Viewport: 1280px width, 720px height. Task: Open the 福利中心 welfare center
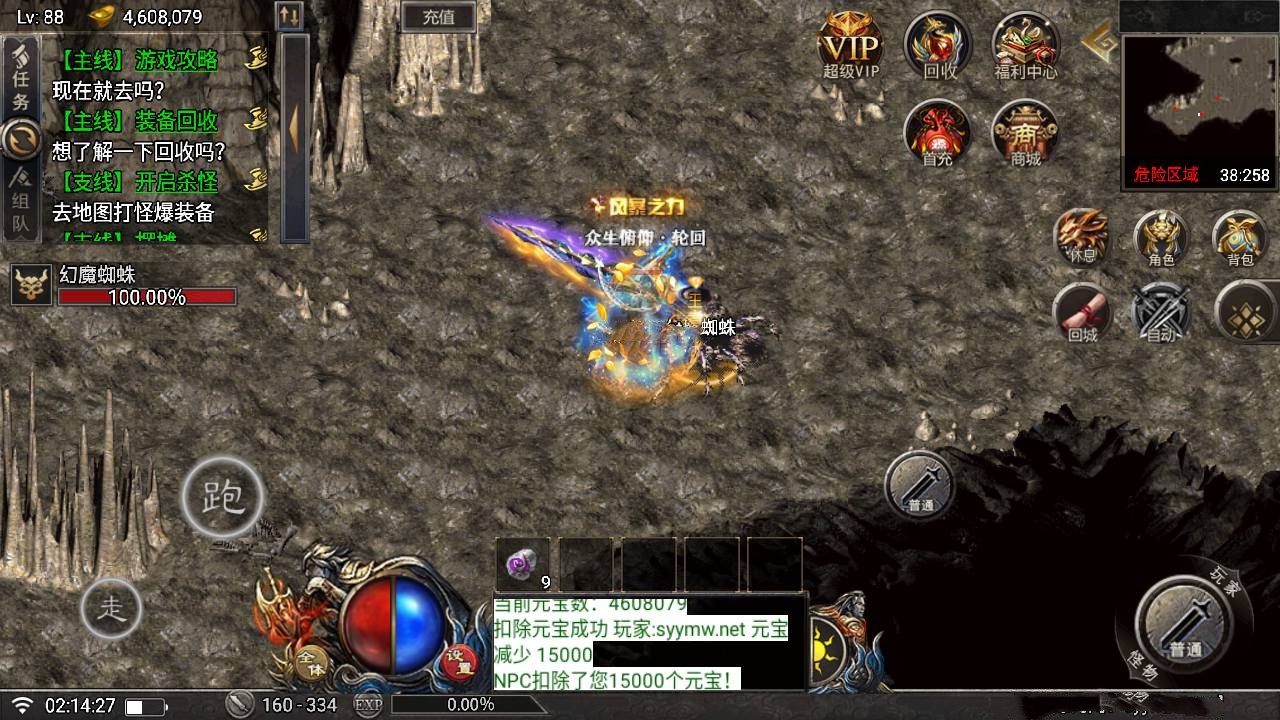1026,47
